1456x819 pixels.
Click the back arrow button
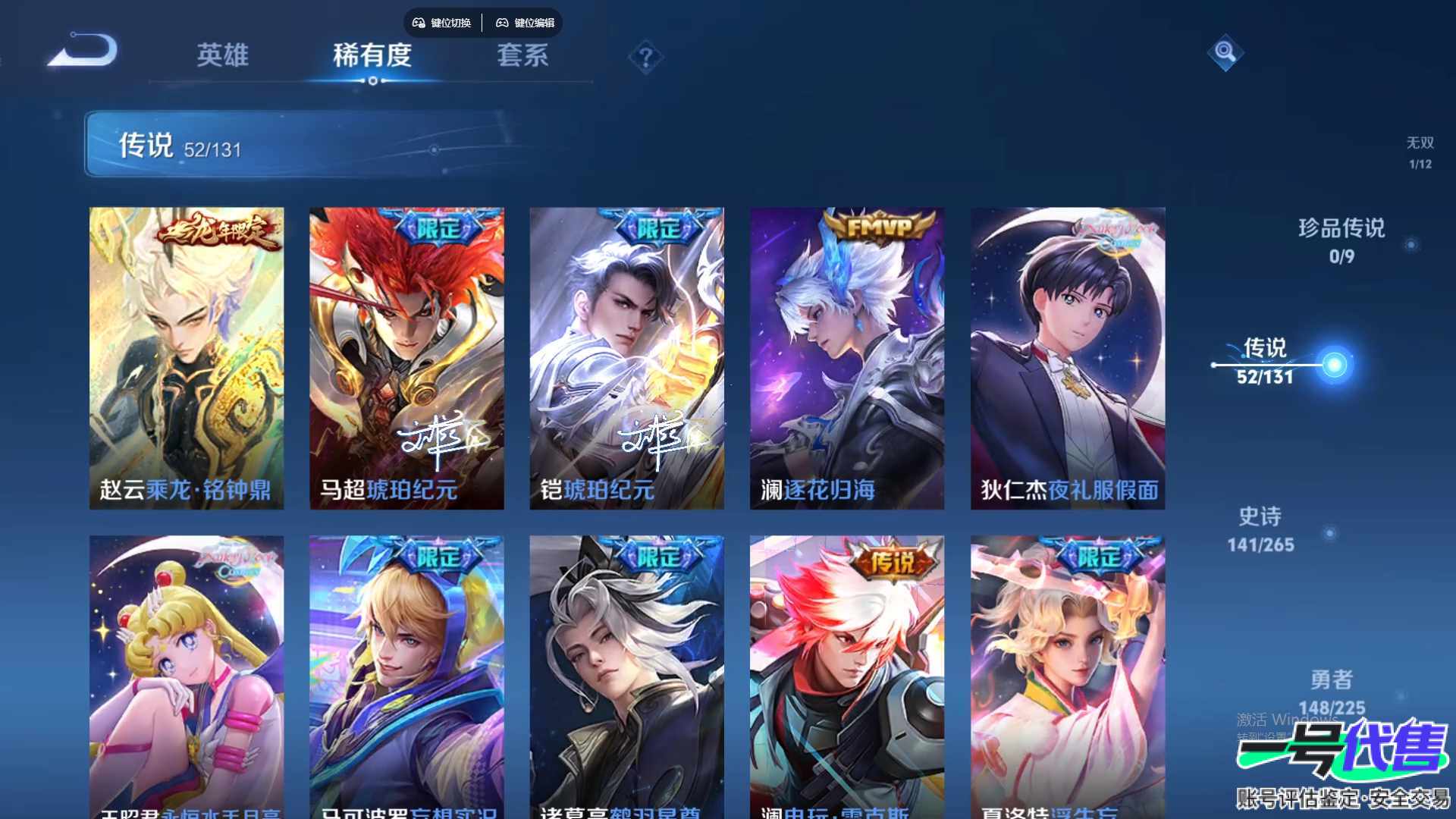[x=85, y=52]
